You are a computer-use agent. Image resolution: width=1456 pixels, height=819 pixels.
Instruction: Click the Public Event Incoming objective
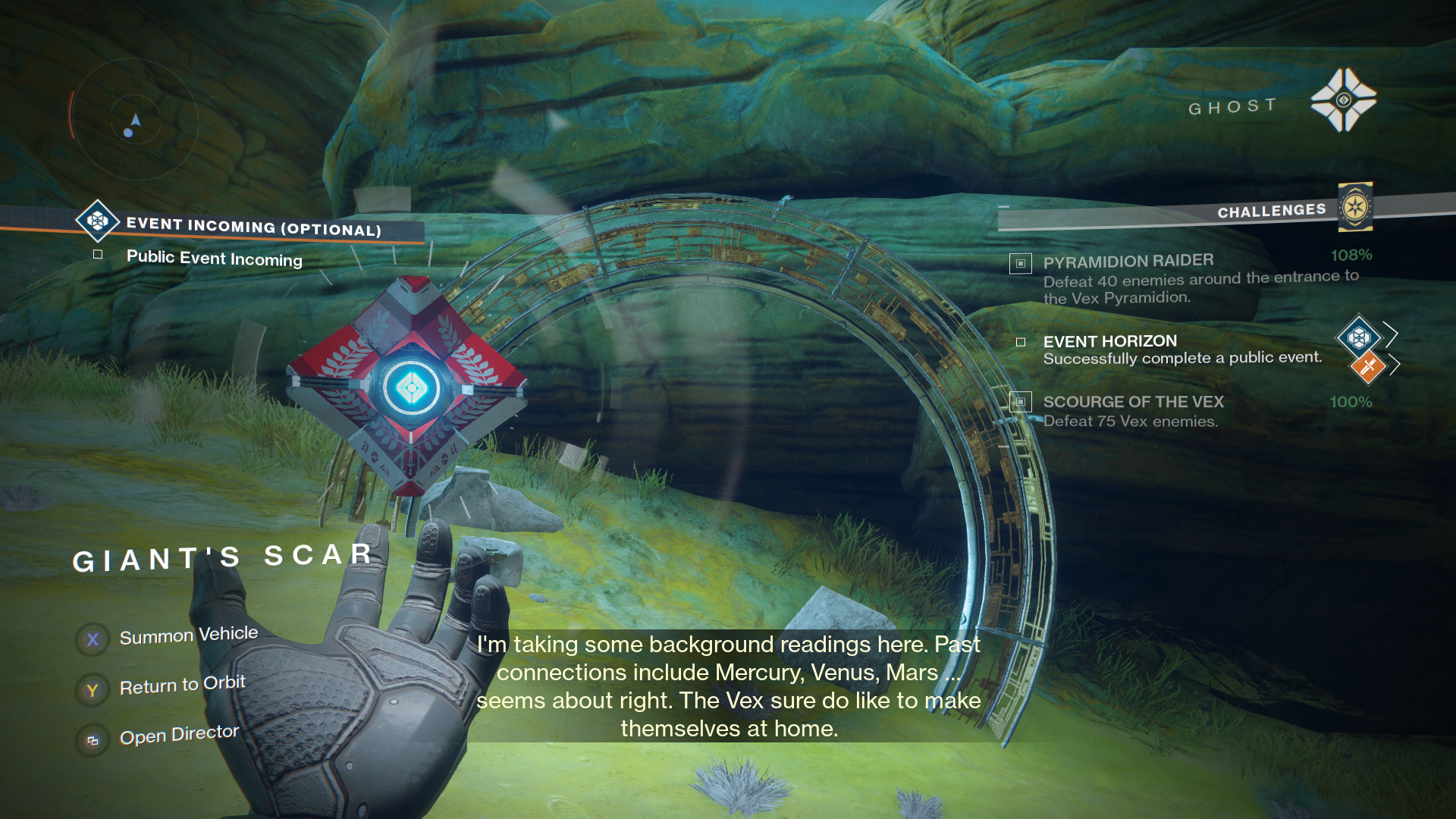coord(214,259)
